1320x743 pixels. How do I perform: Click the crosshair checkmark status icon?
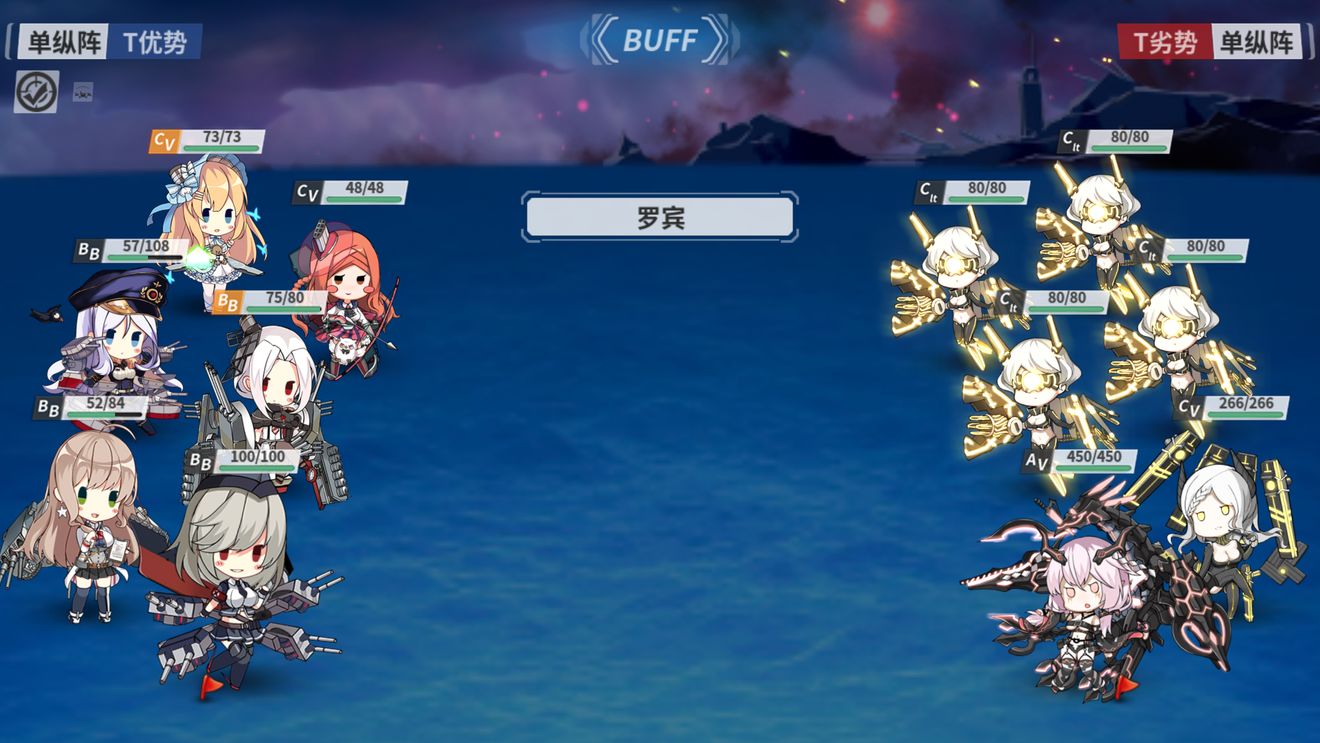[36, 92]
